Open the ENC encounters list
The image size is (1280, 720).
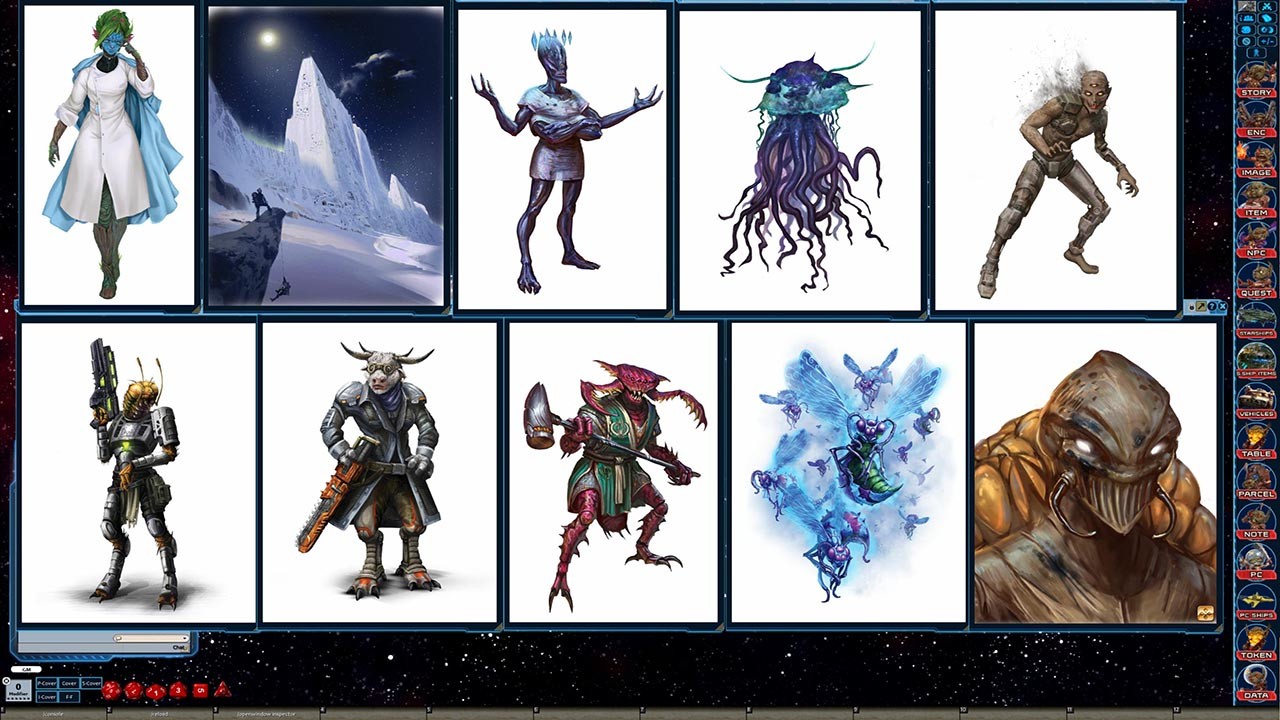tap(1256, 131)
